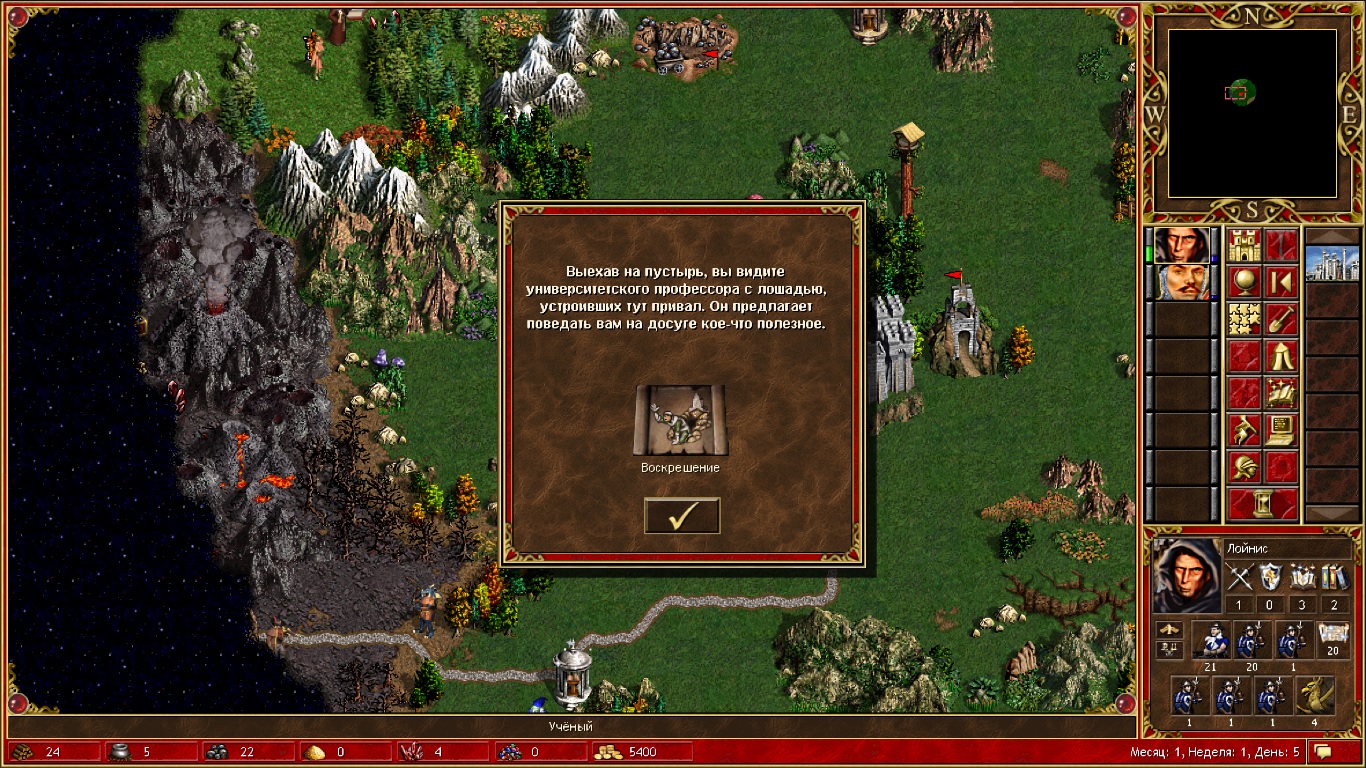Open adventure options helmet button
This screenshot has width=1366, height=768.
pyautogui.click(x=1244, y=467)
